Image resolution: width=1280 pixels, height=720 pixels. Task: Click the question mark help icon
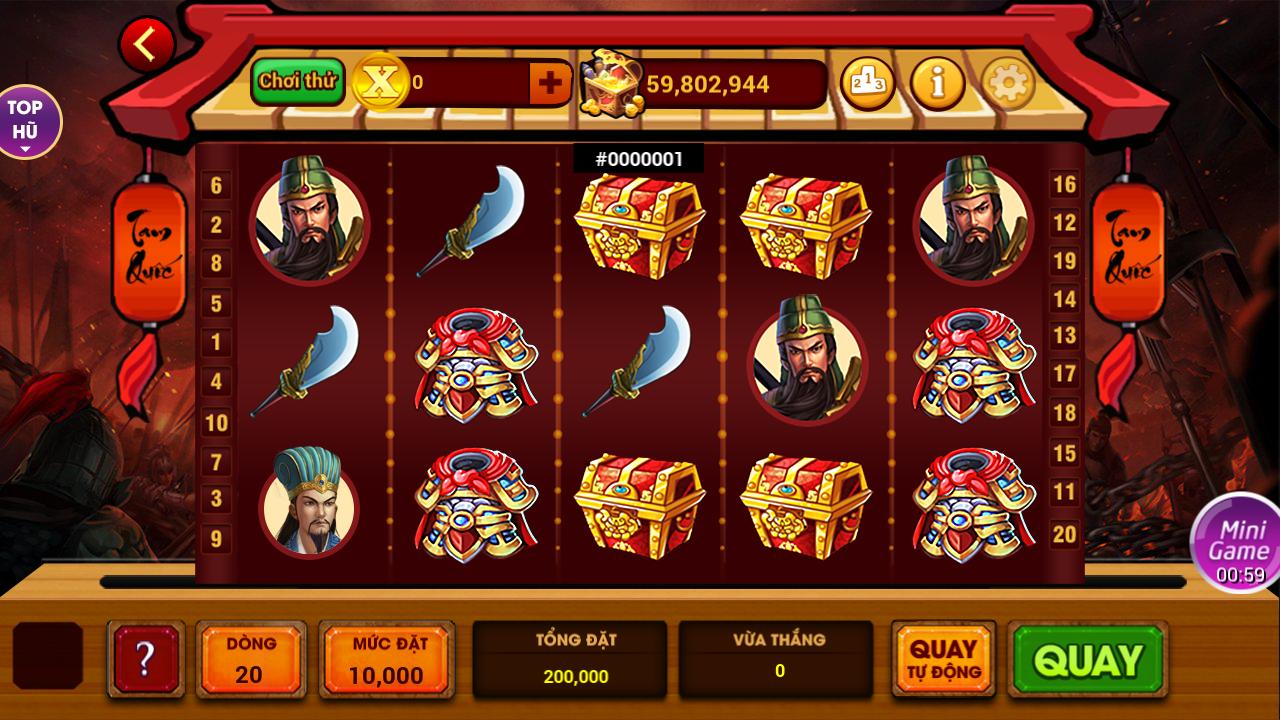click(145, 660)
